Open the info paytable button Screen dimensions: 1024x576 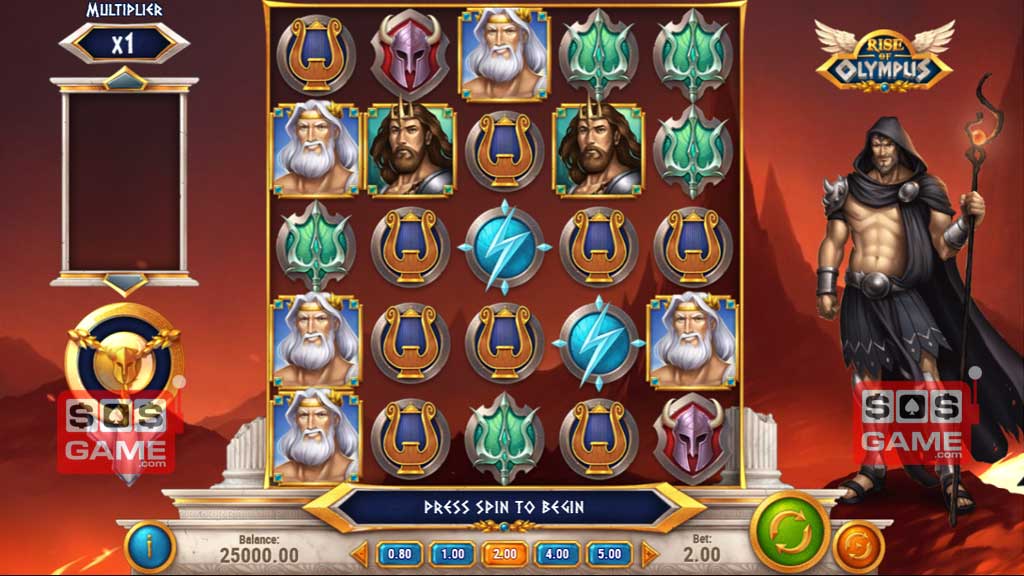pos(150,546)
